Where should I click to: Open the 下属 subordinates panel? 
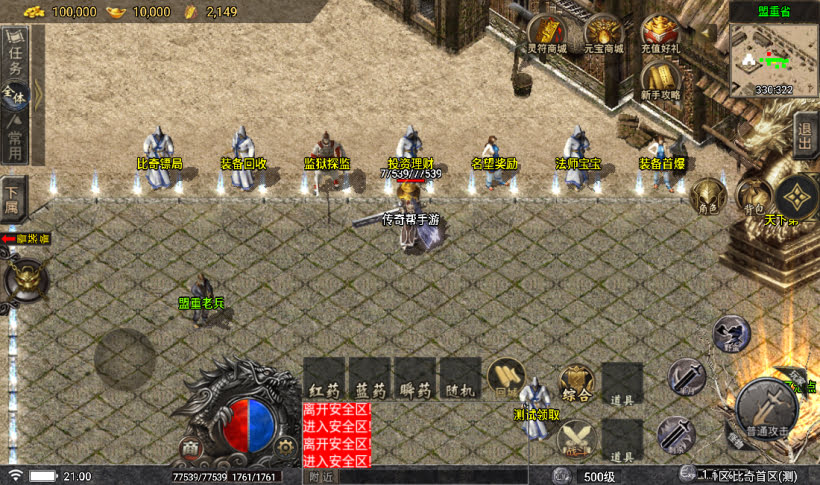click(x=13, y=195)
